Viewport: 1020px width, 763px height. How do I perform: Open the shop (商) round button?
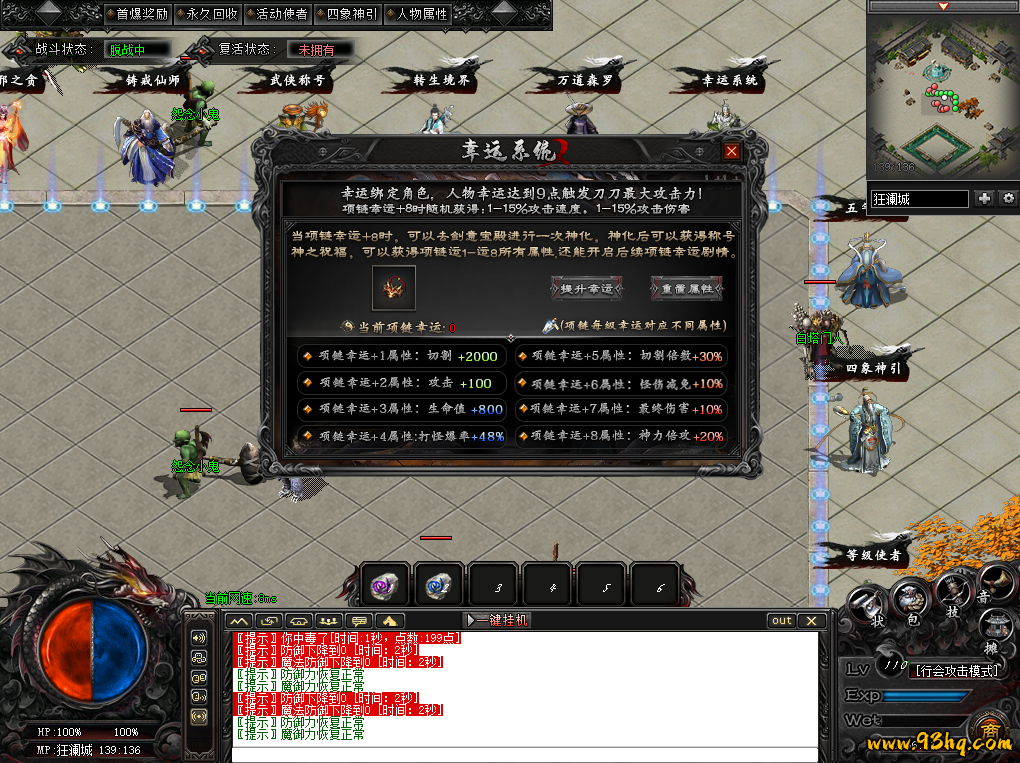point(991,732)
